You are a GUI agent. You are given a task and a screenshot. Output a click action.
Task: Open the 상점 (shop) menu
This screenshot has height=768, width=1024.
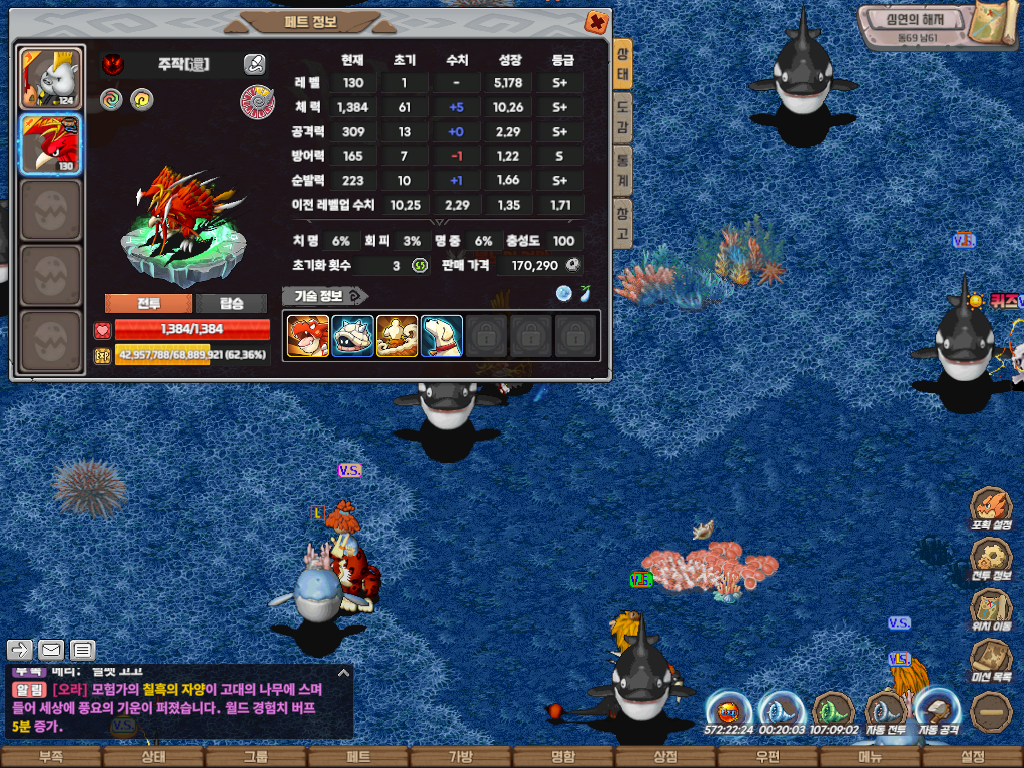pyautogui.click(x=665, y=757)
